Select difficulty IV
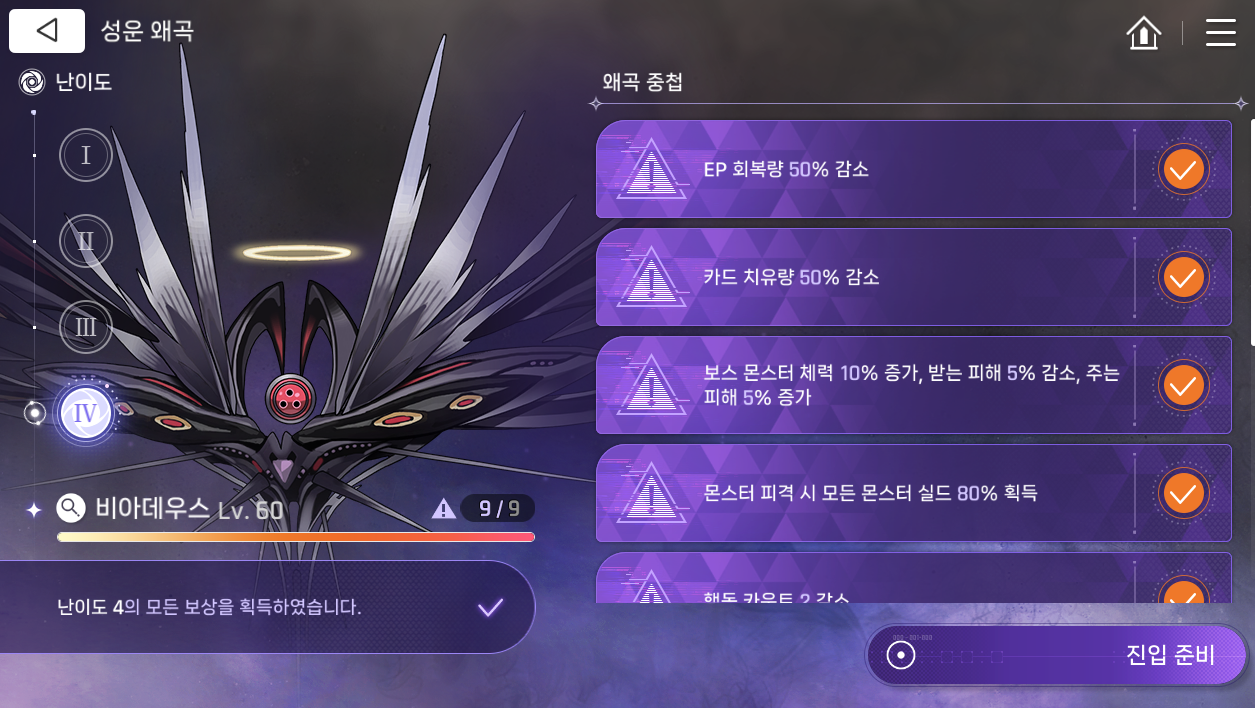The height and width of the screenshot is (708, 1255). pyautogui.click(x=86, y=413)
